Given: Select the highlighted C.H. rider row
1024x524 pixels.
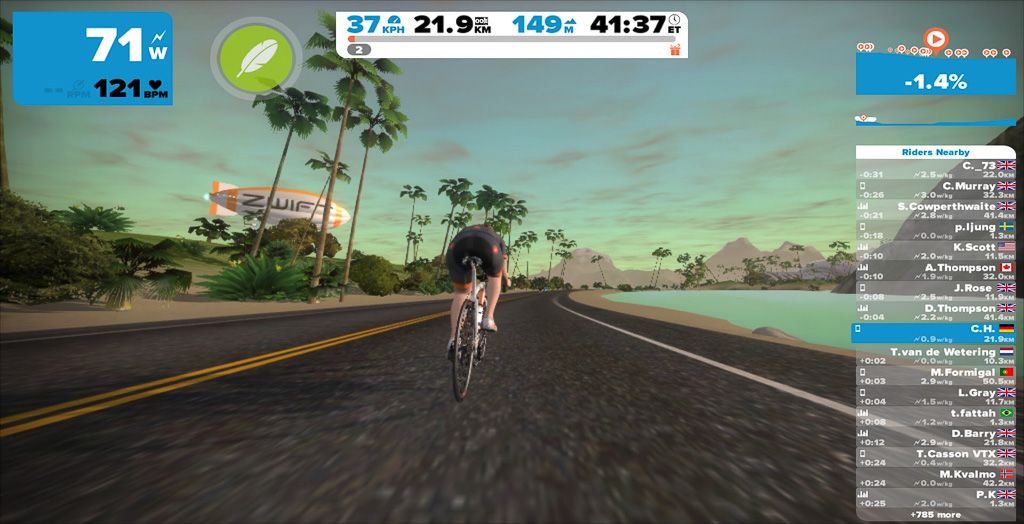Looking at the screenshot, I should point(935,333).
